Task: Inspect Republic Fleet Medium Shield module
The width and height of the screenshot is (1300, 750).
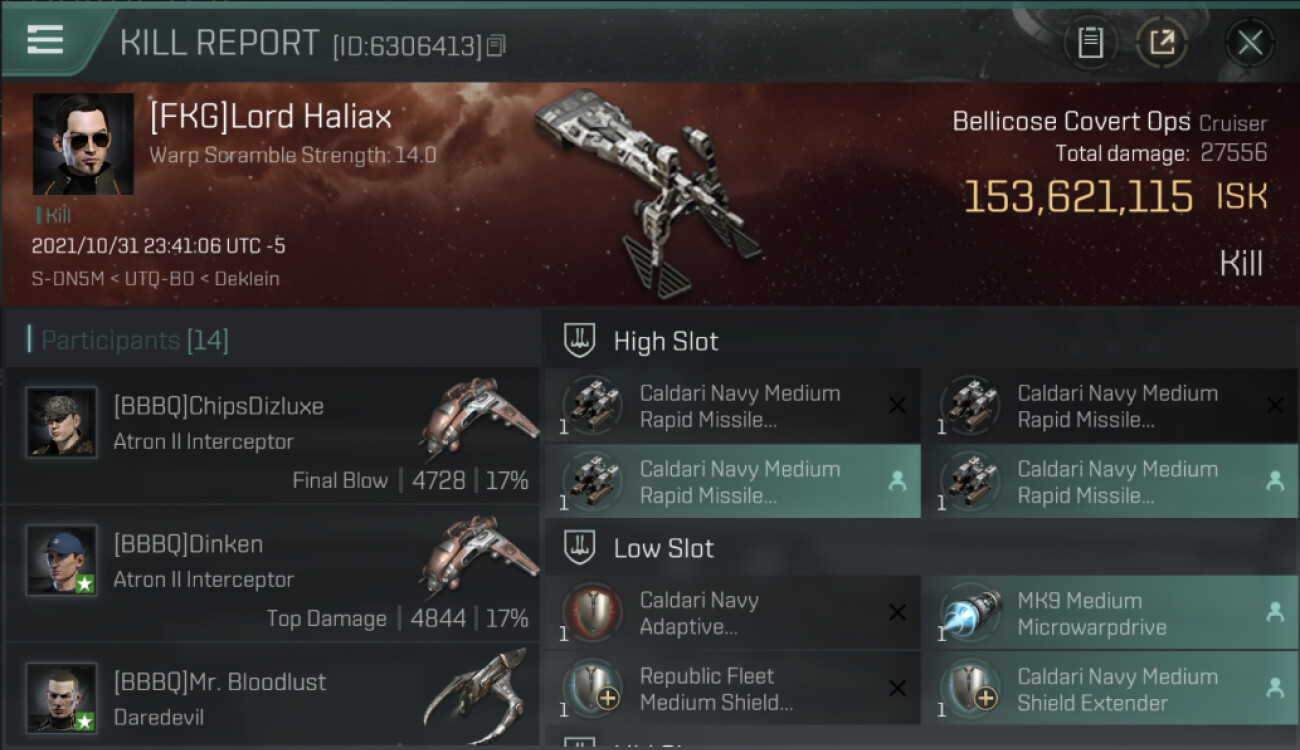Action: [x=731, y=689]
